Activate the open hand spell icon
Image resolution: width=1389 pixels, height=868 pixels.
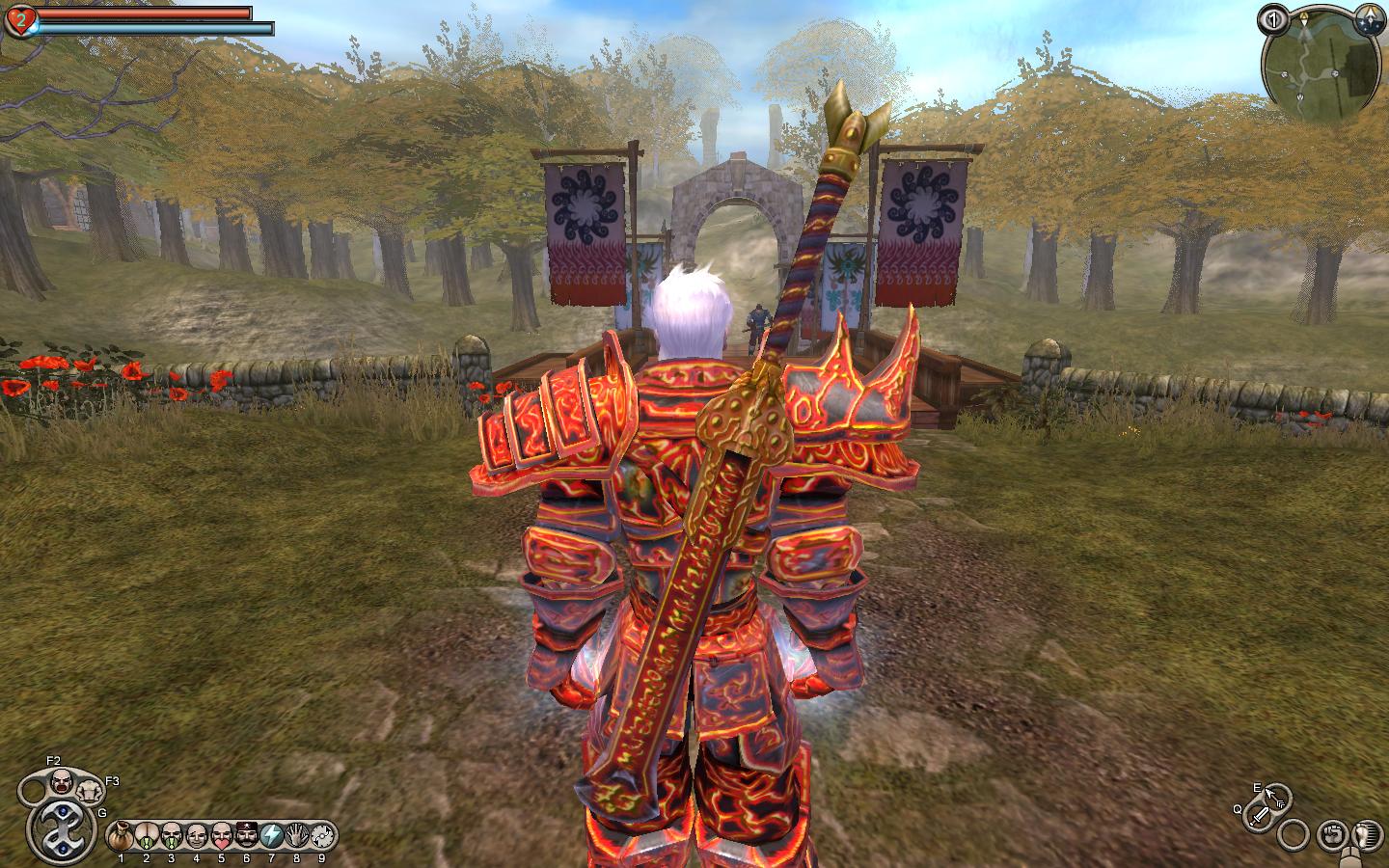(297, 835)
